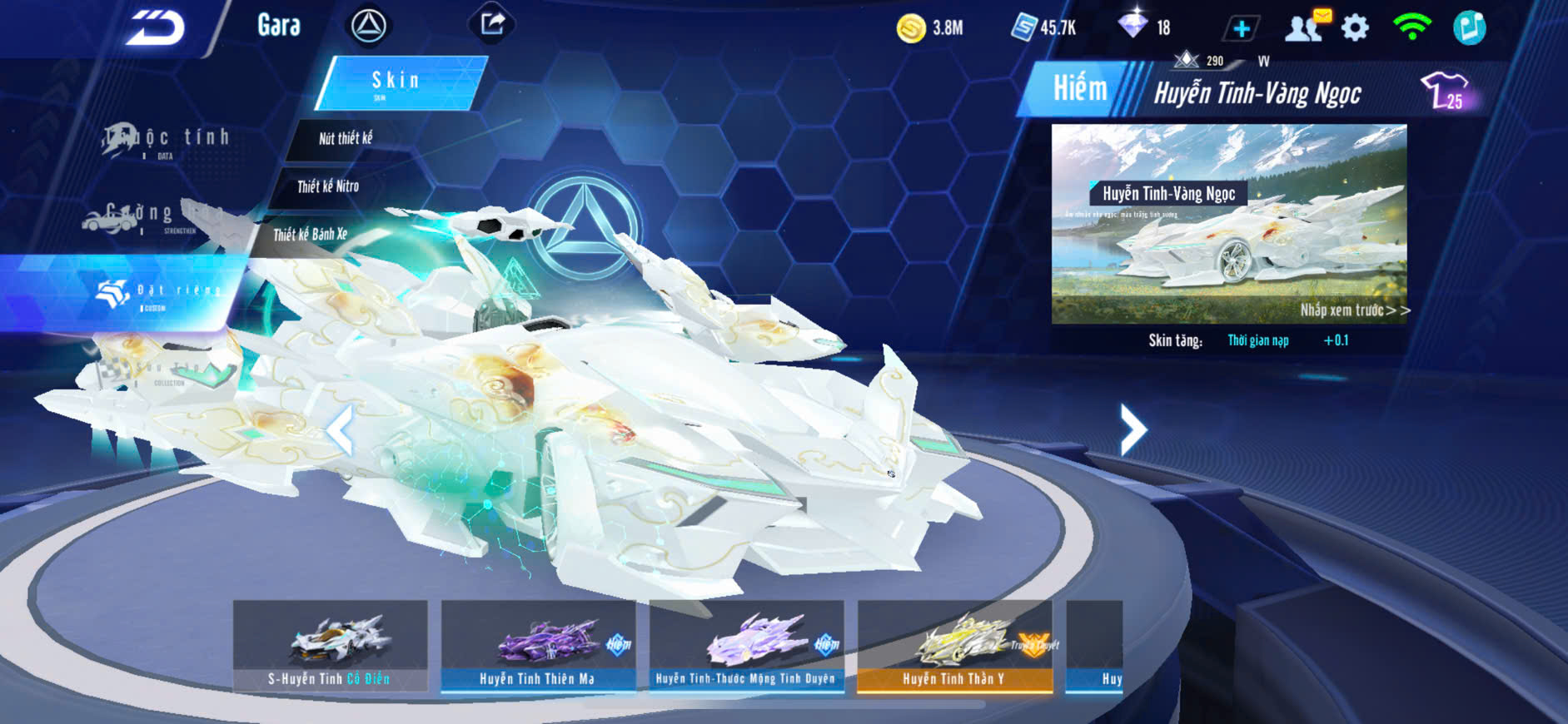Open the shirt icon skin collection
Viewport: 1568px width, 724px height.
tap(1445, 91)
